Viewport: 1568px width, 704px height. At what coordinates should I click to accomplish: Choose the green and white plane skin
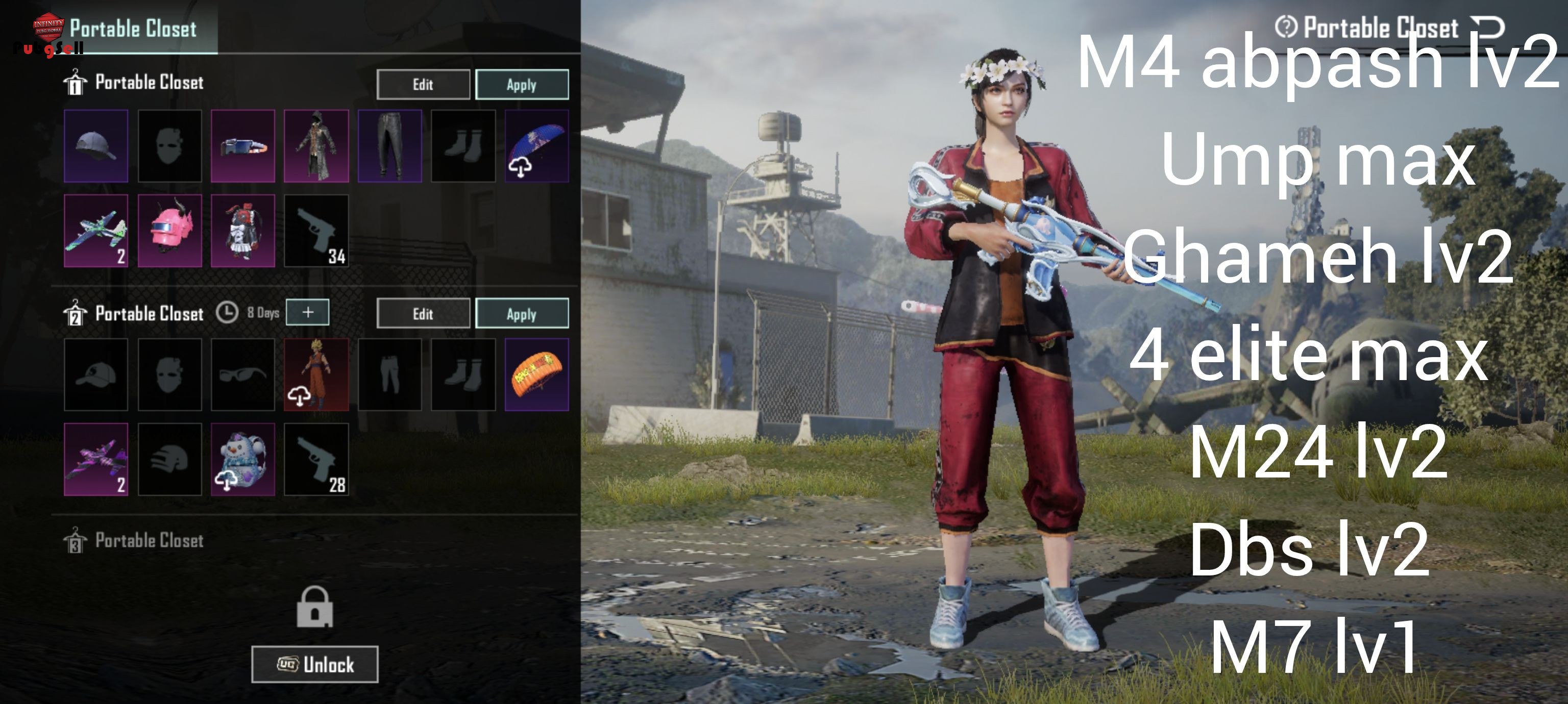coord(96,231)
